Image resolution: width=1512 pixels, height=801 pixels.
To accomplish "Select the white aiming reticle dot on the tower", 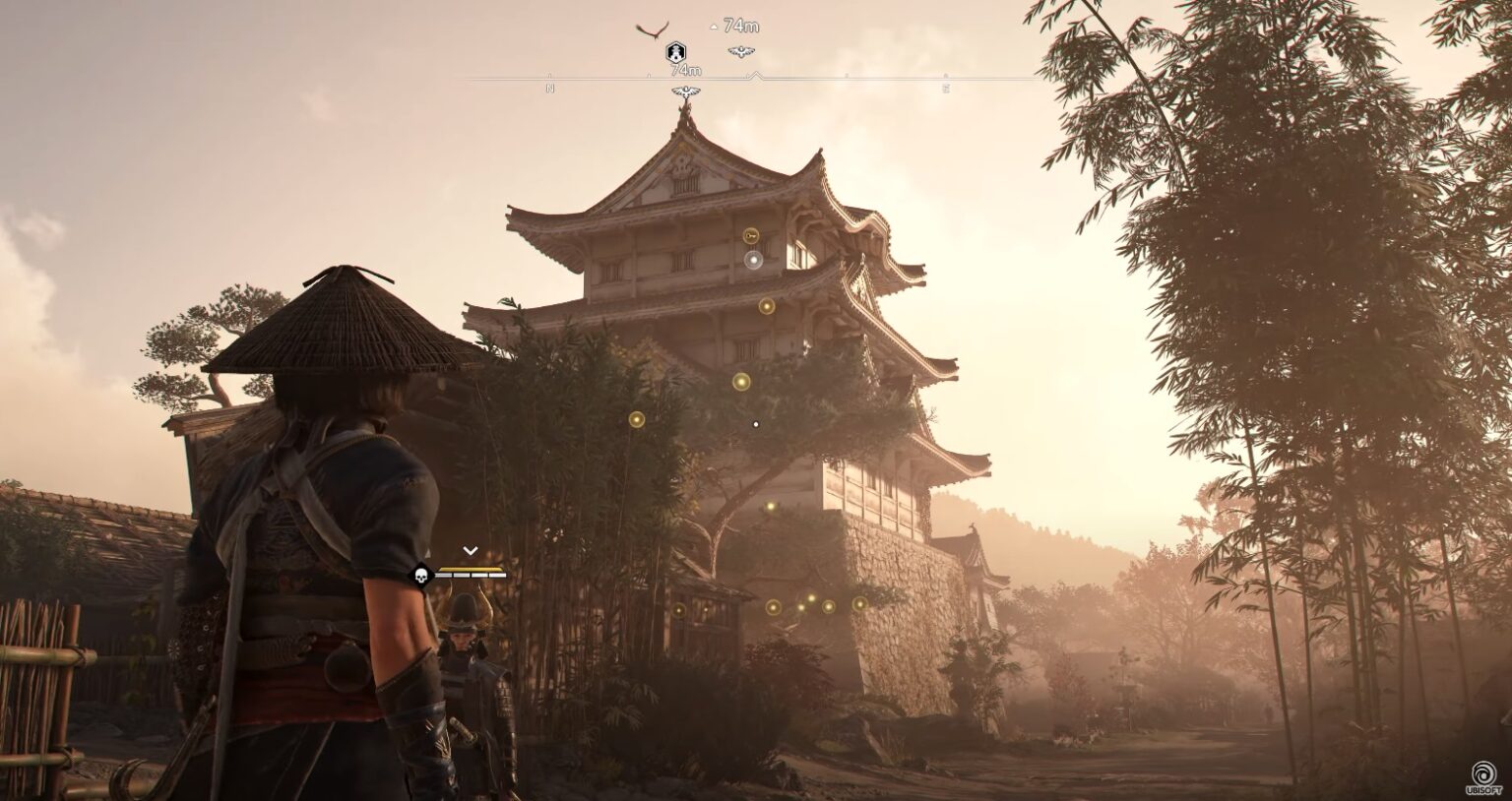I will 755,423.
